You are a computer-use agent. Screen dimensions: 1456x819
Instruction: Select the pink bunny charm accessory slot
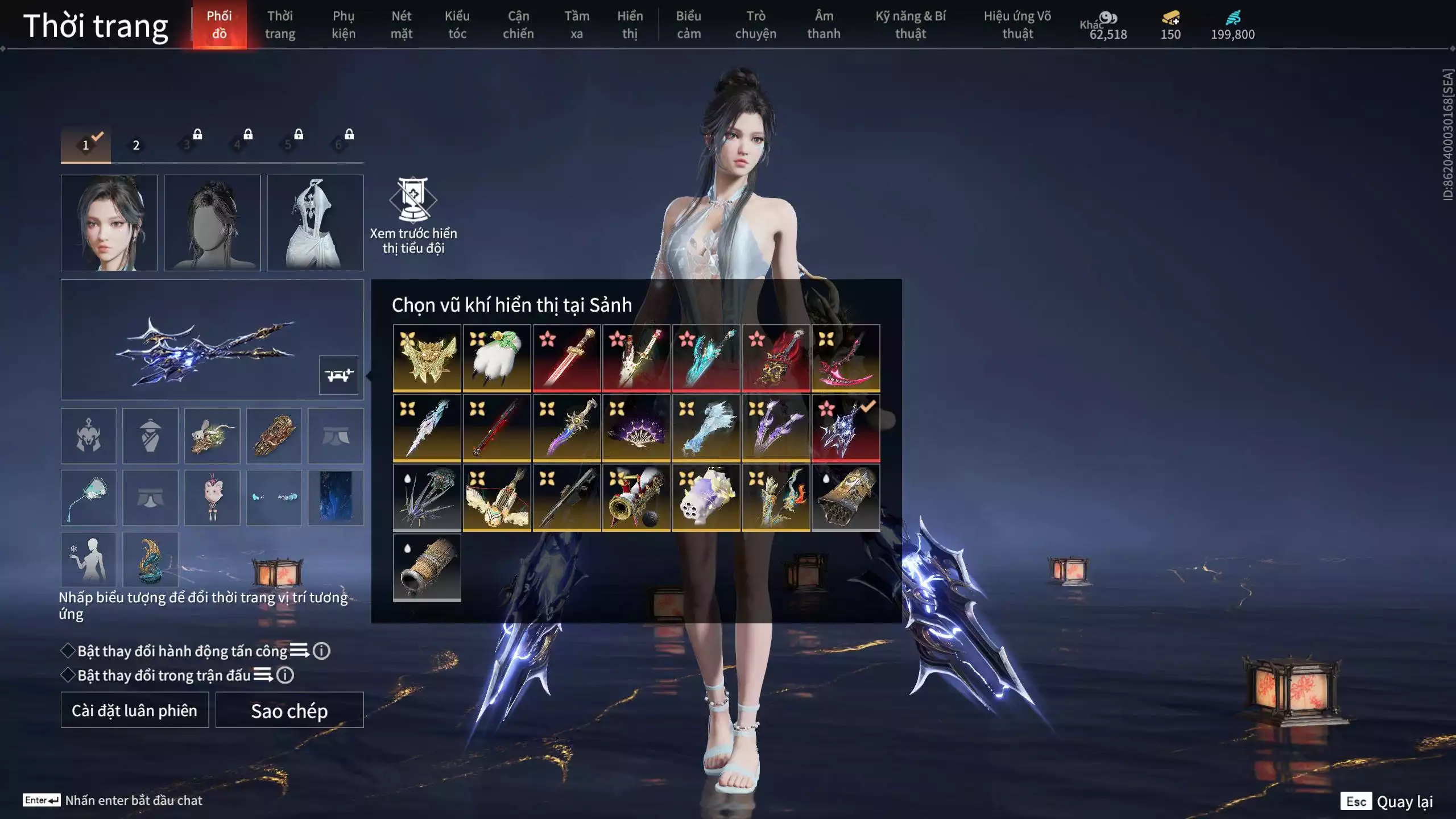point(212,498)
